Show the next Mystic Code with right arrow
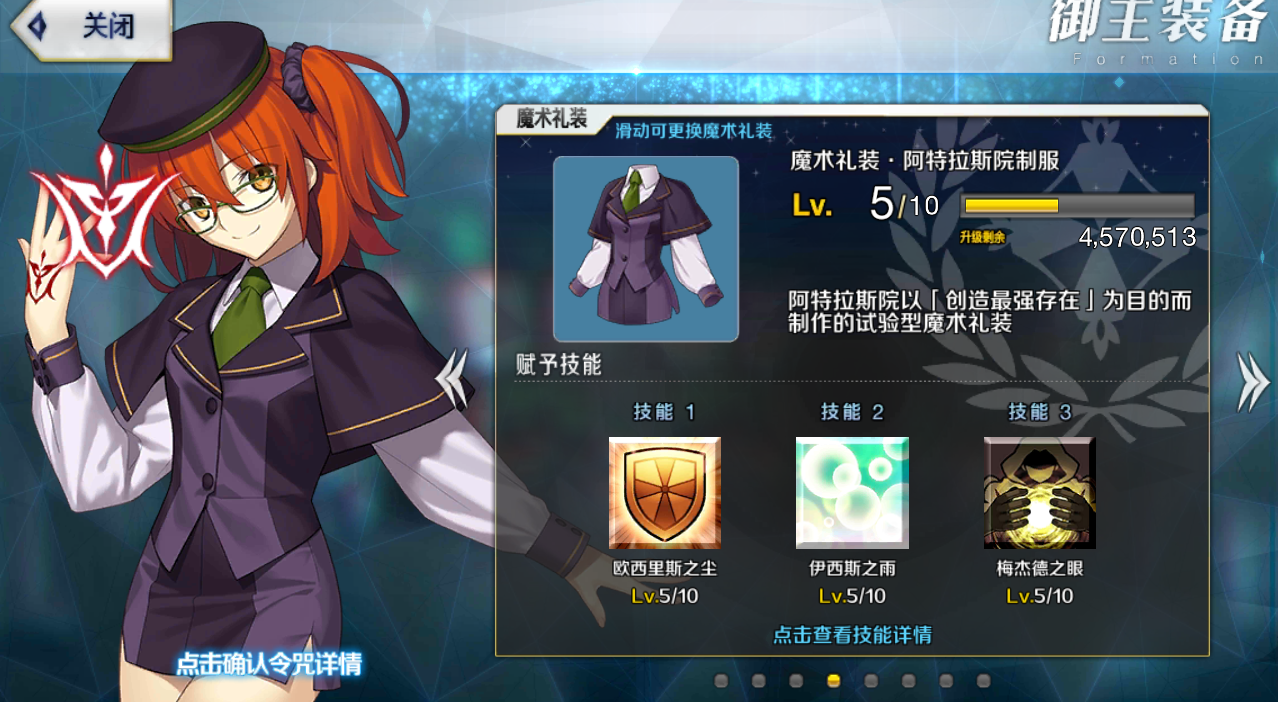The height and width of the screenshot is (702, 1278). click(1252, 381)
